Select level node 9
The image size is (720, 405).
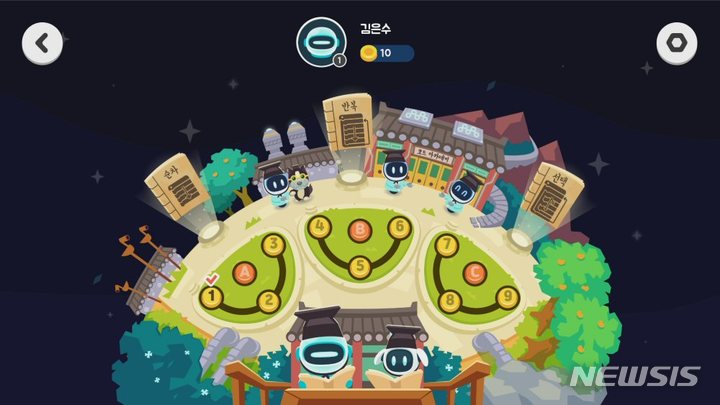[x=507, y=295]
